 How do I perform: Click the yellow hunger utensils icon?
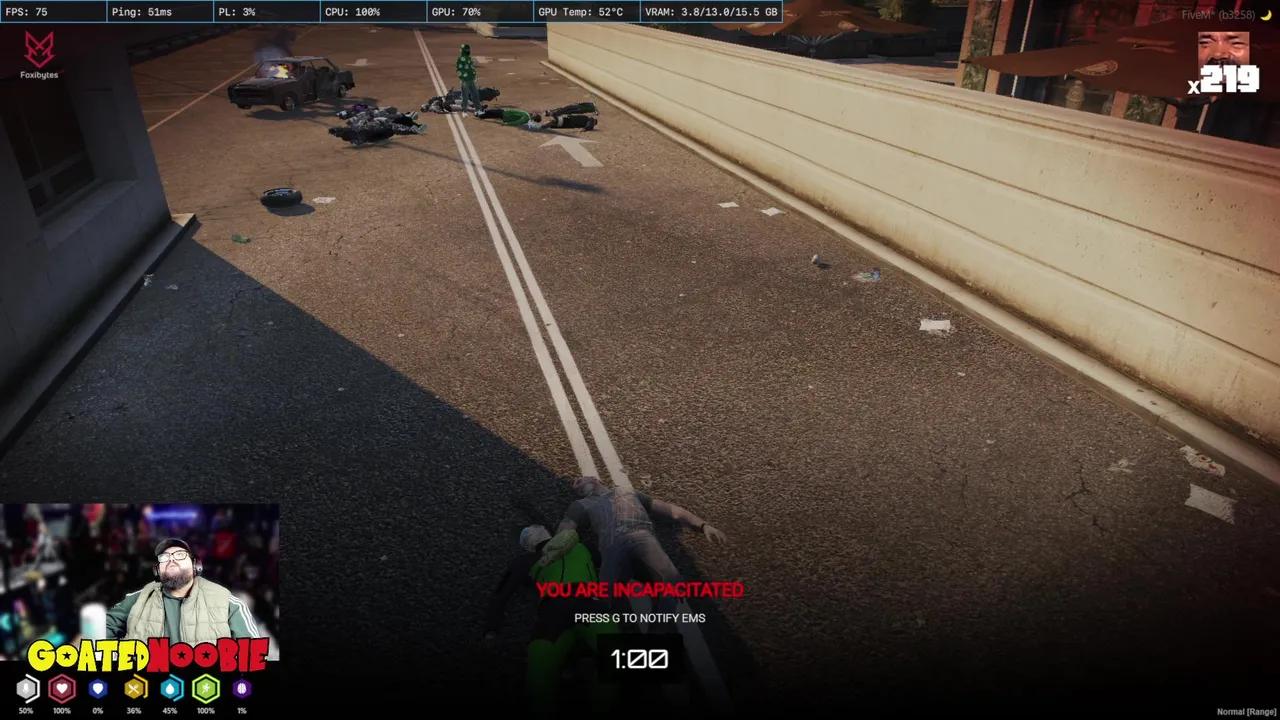tap(133, 688)
